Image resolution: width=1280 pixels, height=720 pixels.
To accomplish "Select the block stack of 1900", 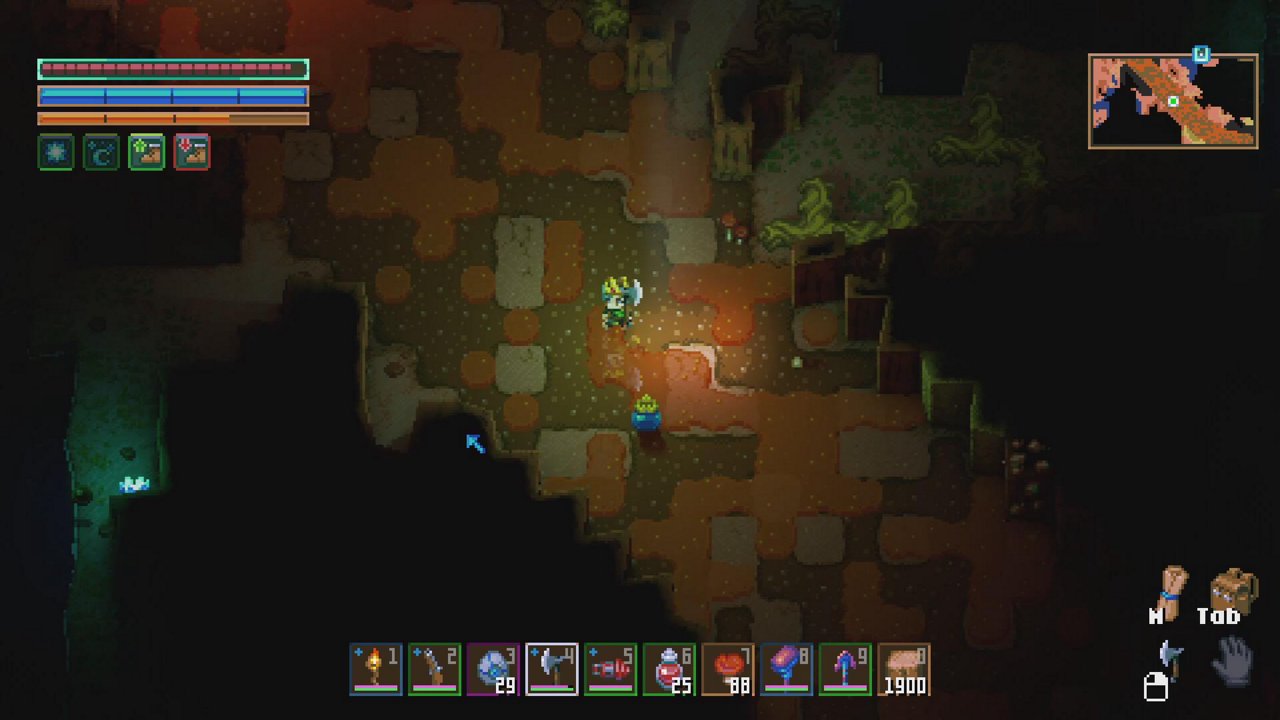I will click(x=903, y=669).
